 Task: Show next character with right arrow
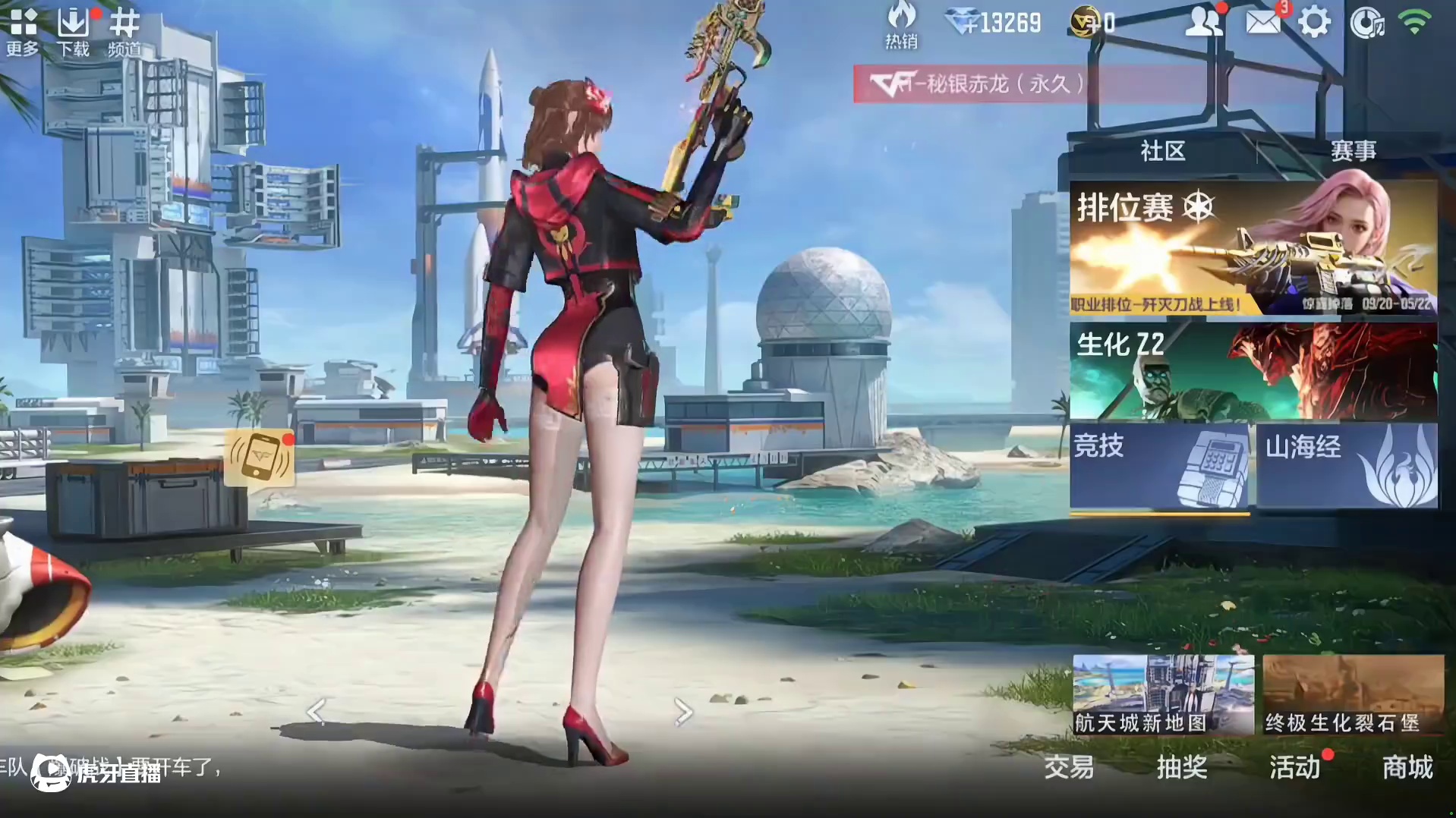pos(683,712)
